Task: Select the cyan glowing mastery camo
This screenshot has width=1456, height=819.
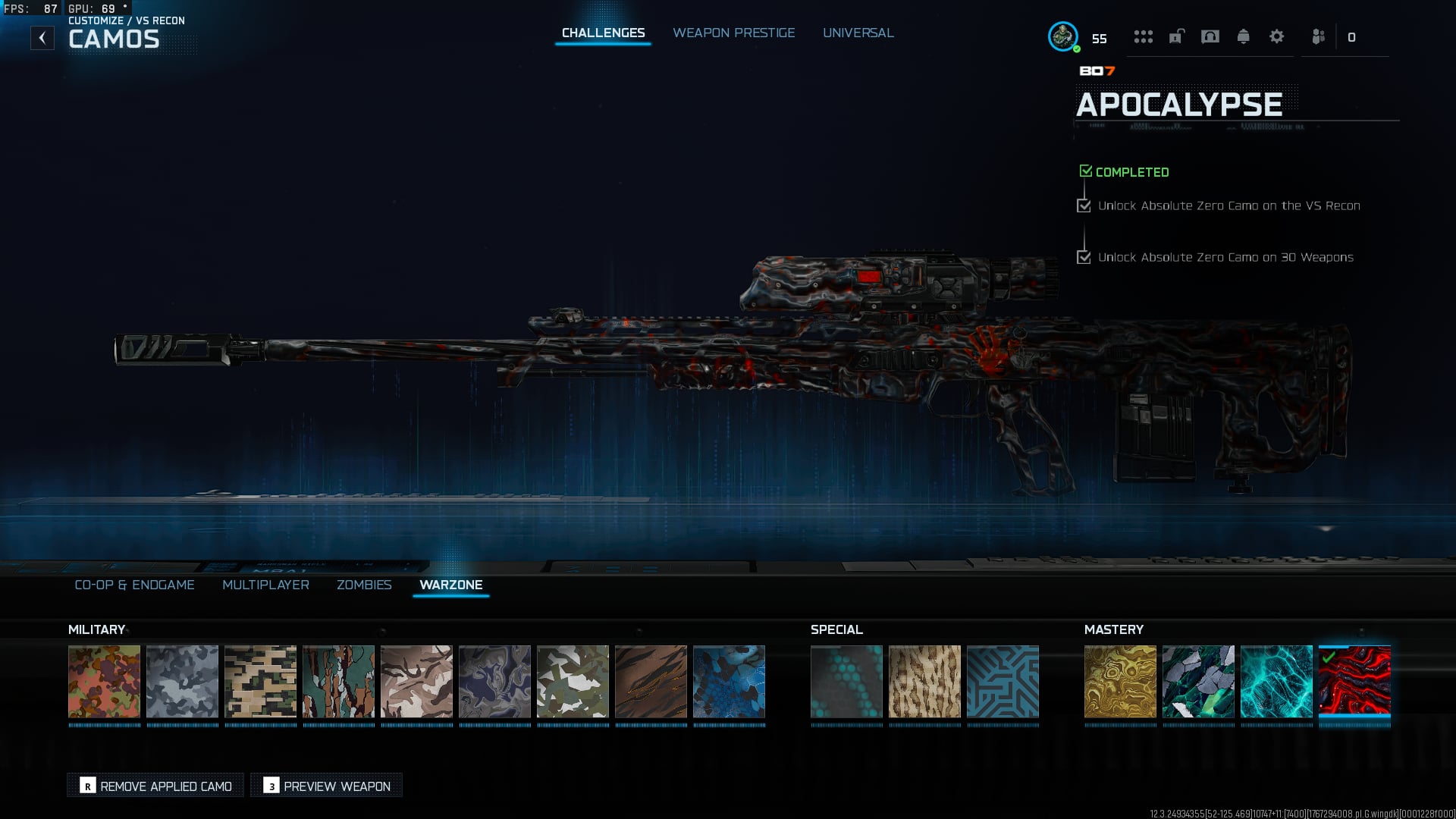Action: (1276, 681)
